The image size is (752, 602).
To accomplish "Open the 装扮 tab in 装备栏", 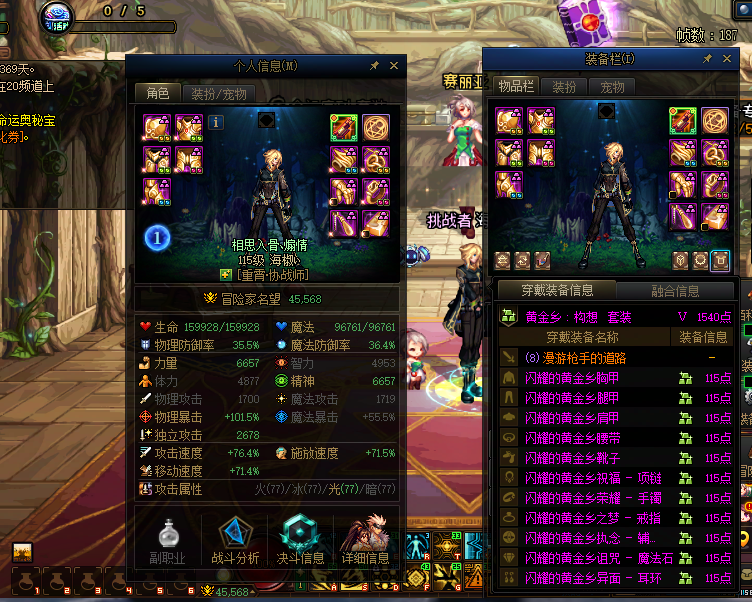I will (x=565, y=87).
